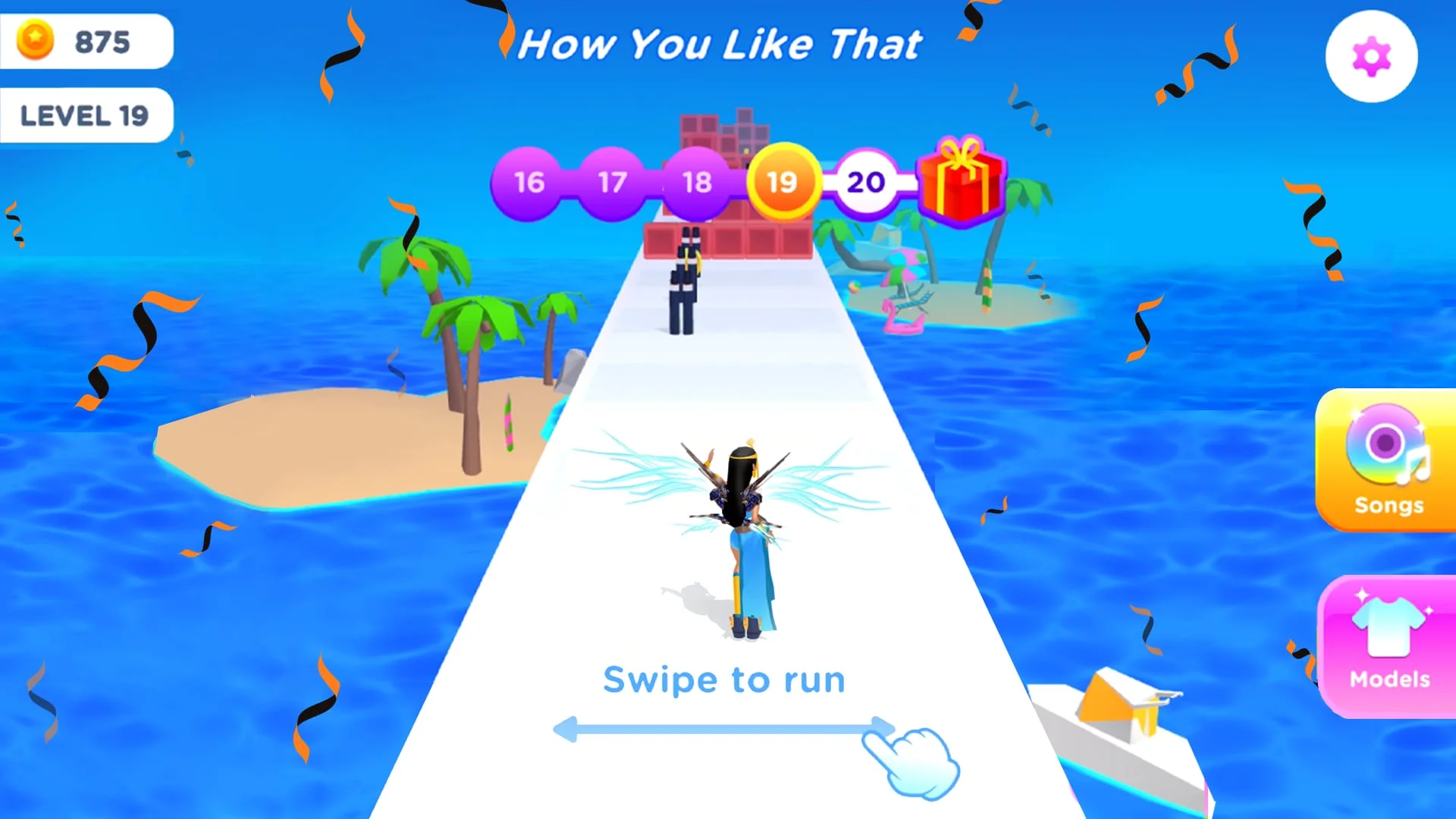Viewport: 1456px width, 819px height.
Task: Tap completed level 17 node
Action: pyautogui.click(x=613, y=182)
